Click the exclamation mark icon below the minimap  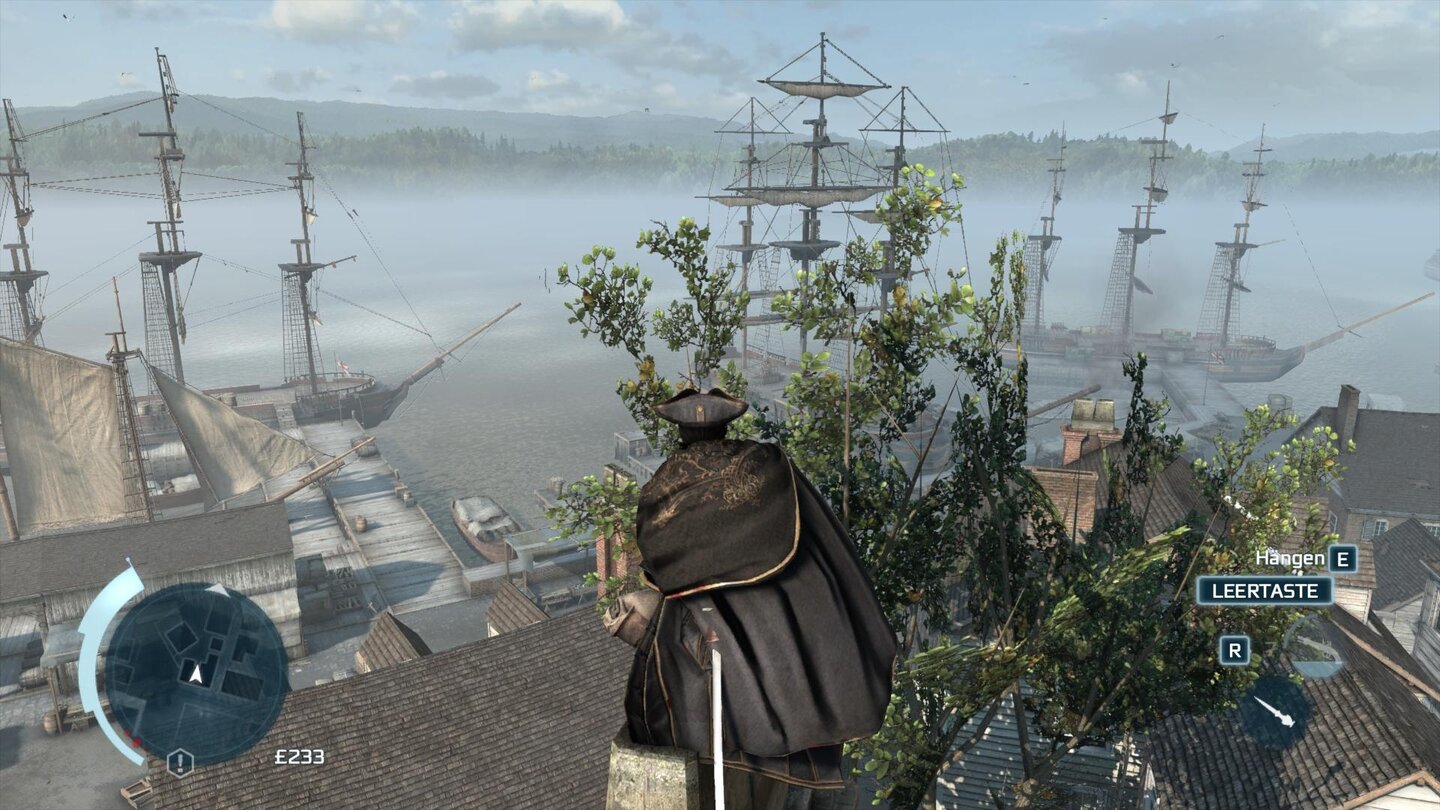[179, 761]
